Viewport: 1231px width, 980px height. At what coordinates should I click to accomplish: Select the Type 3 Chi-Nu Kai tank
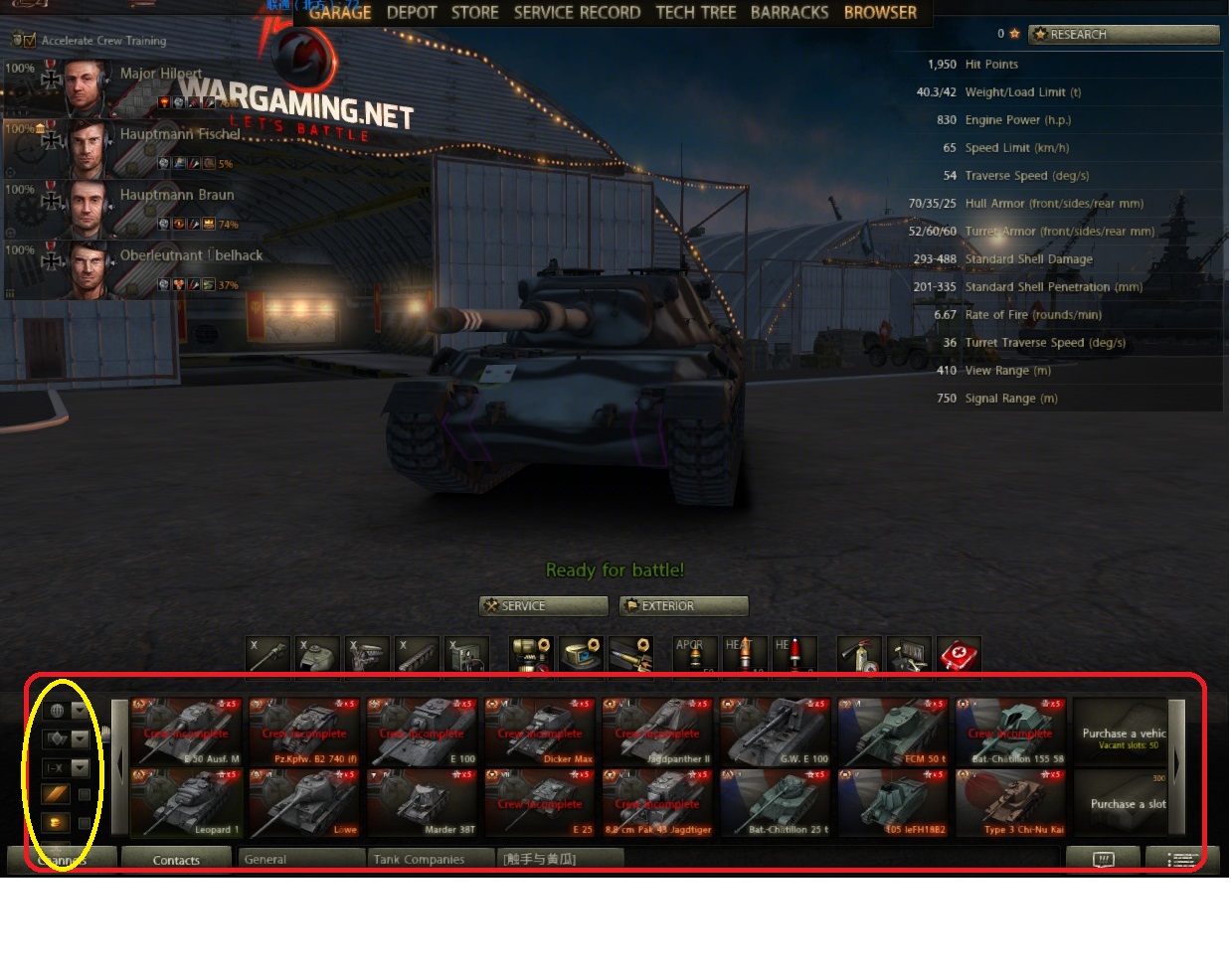(1010, 802)
